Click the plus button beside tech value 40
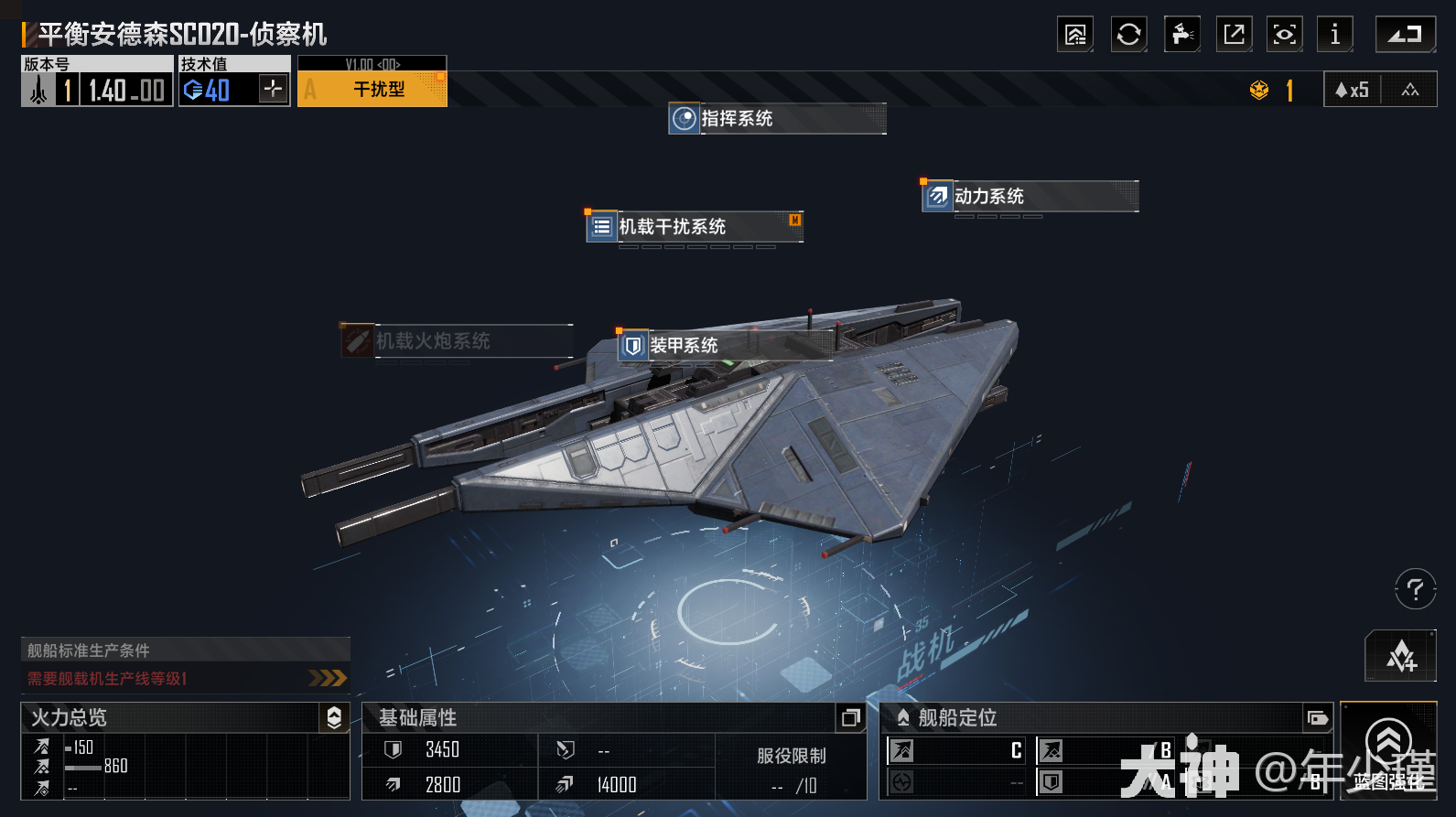 pos(273,89)
